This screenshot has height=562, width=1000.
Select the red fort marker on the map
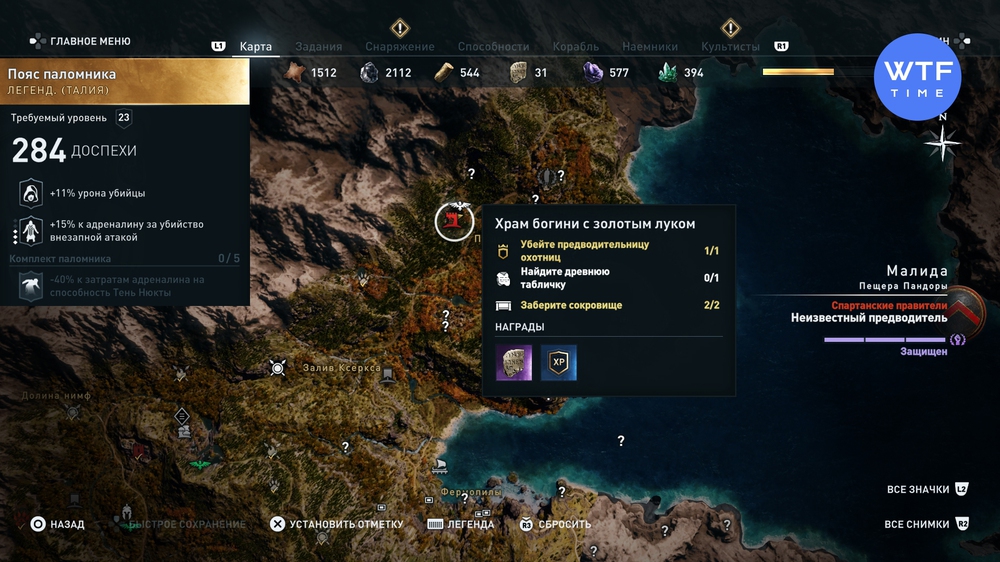(454, 221)
